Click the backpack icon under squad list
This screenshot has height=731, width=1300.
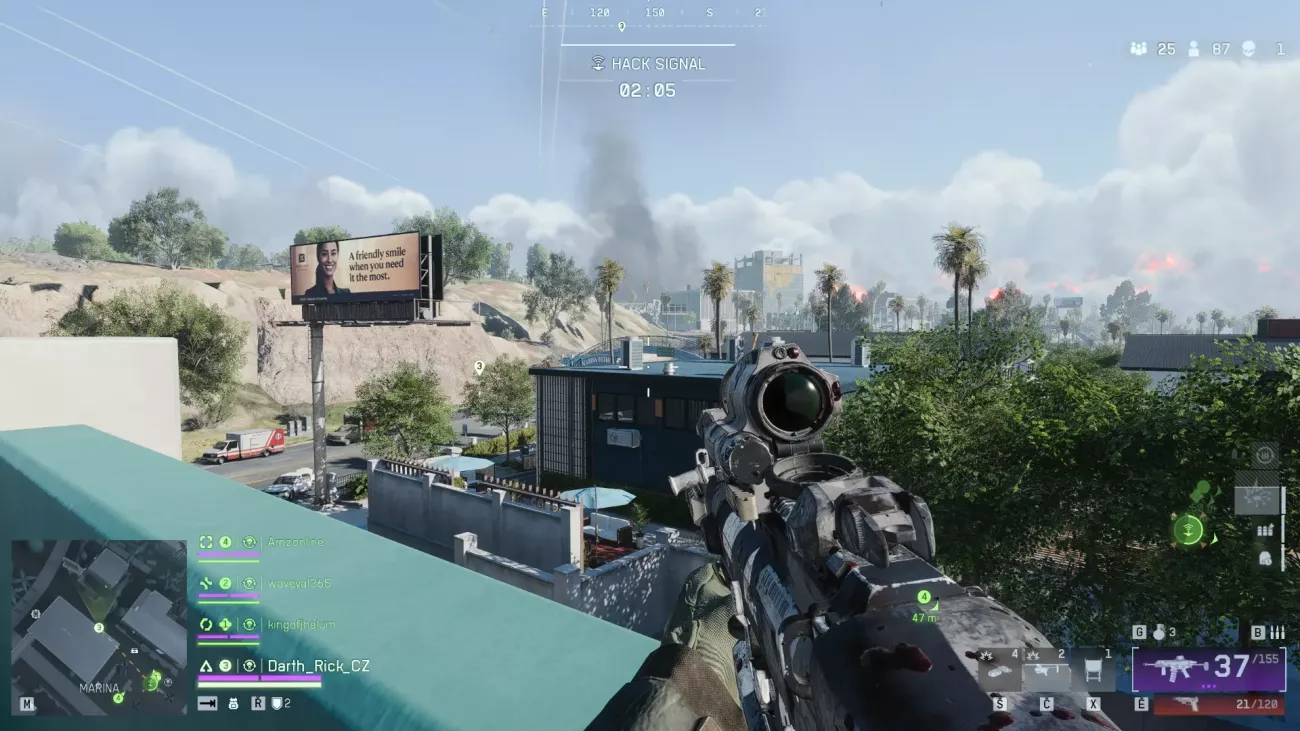coord(233,703)
